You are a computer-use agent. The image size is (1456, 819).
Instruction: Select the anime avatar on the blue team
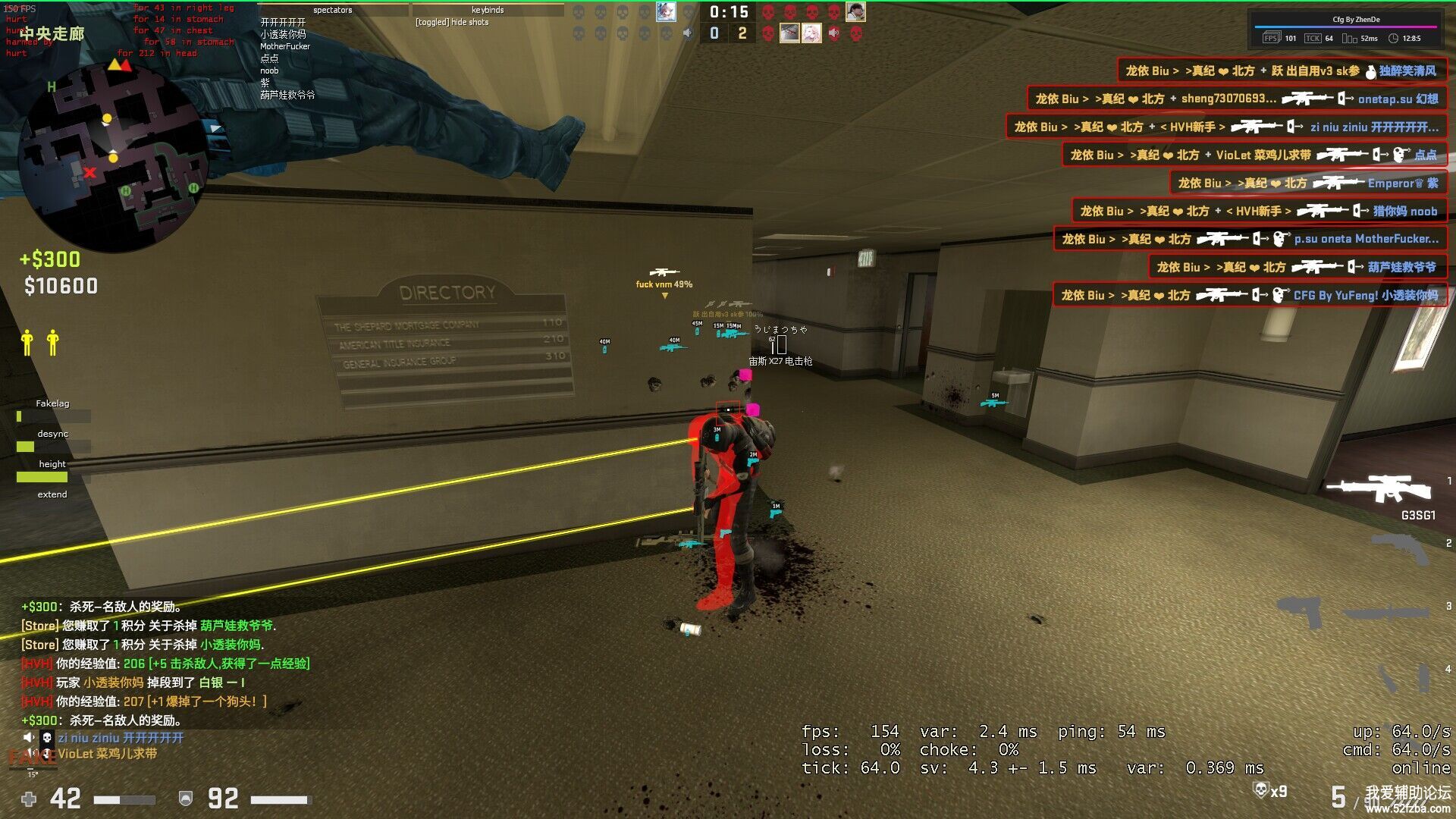tap(665, 12)
